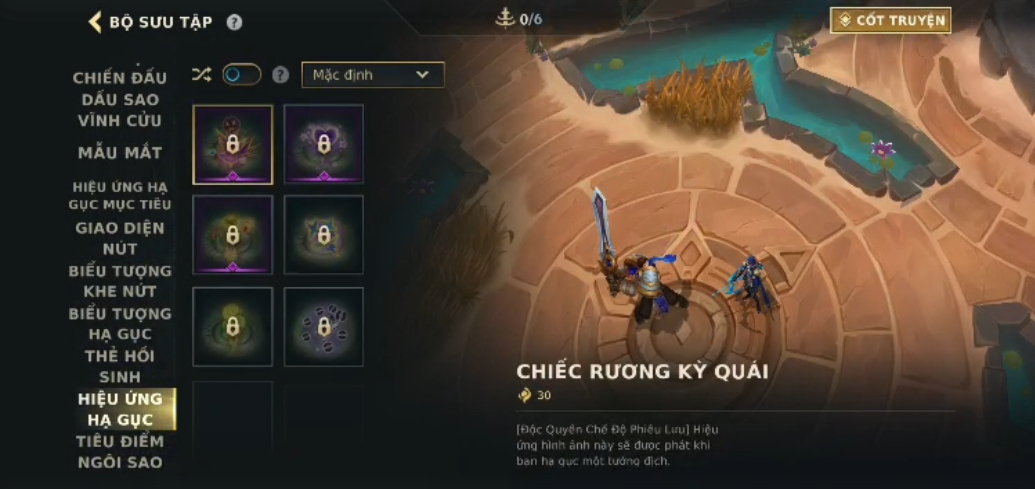Open Biểu Tượng Hạ Gục category

pos(119,323)
